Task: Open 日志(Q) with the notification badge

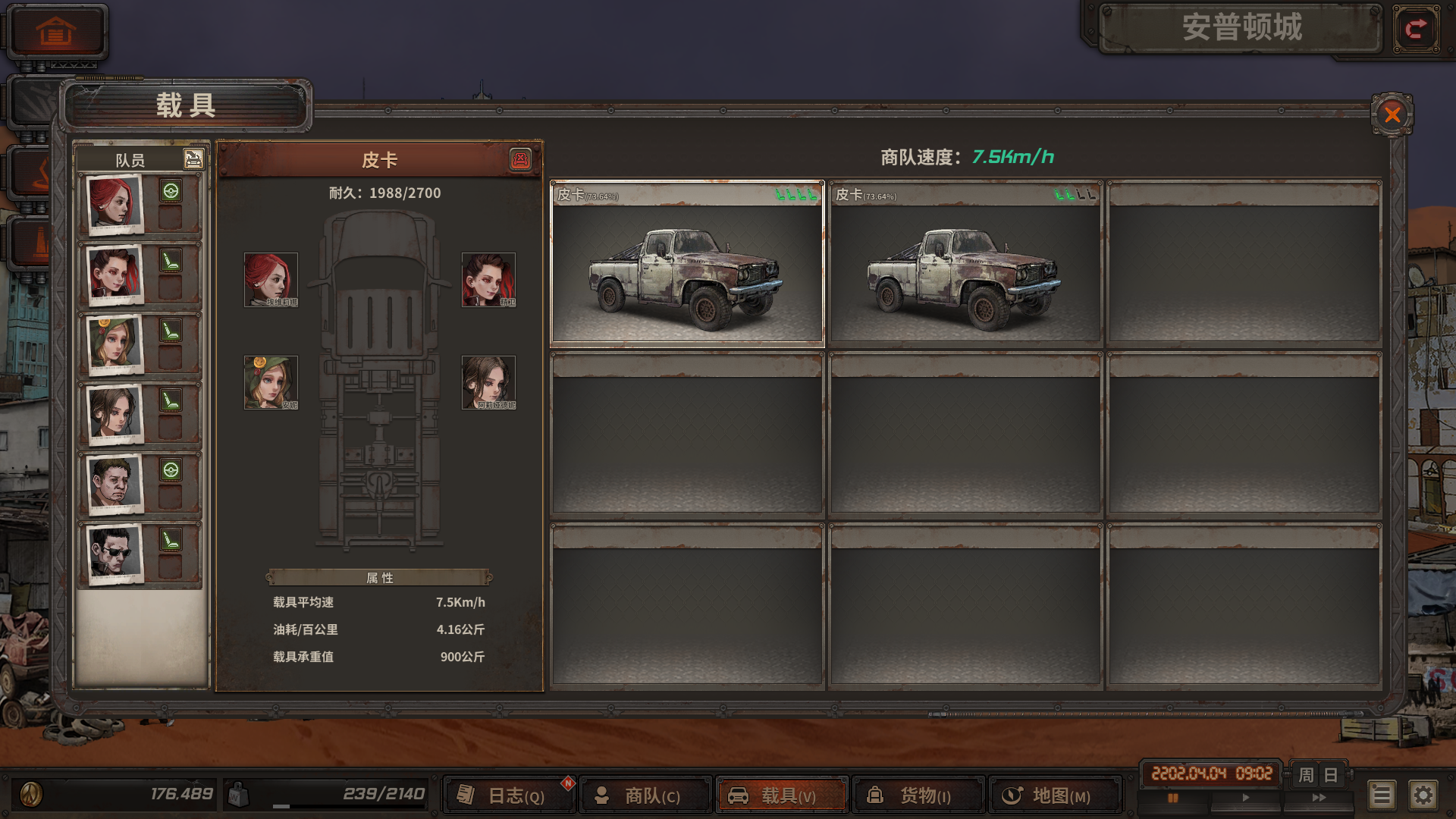Action: pos(508,795)
